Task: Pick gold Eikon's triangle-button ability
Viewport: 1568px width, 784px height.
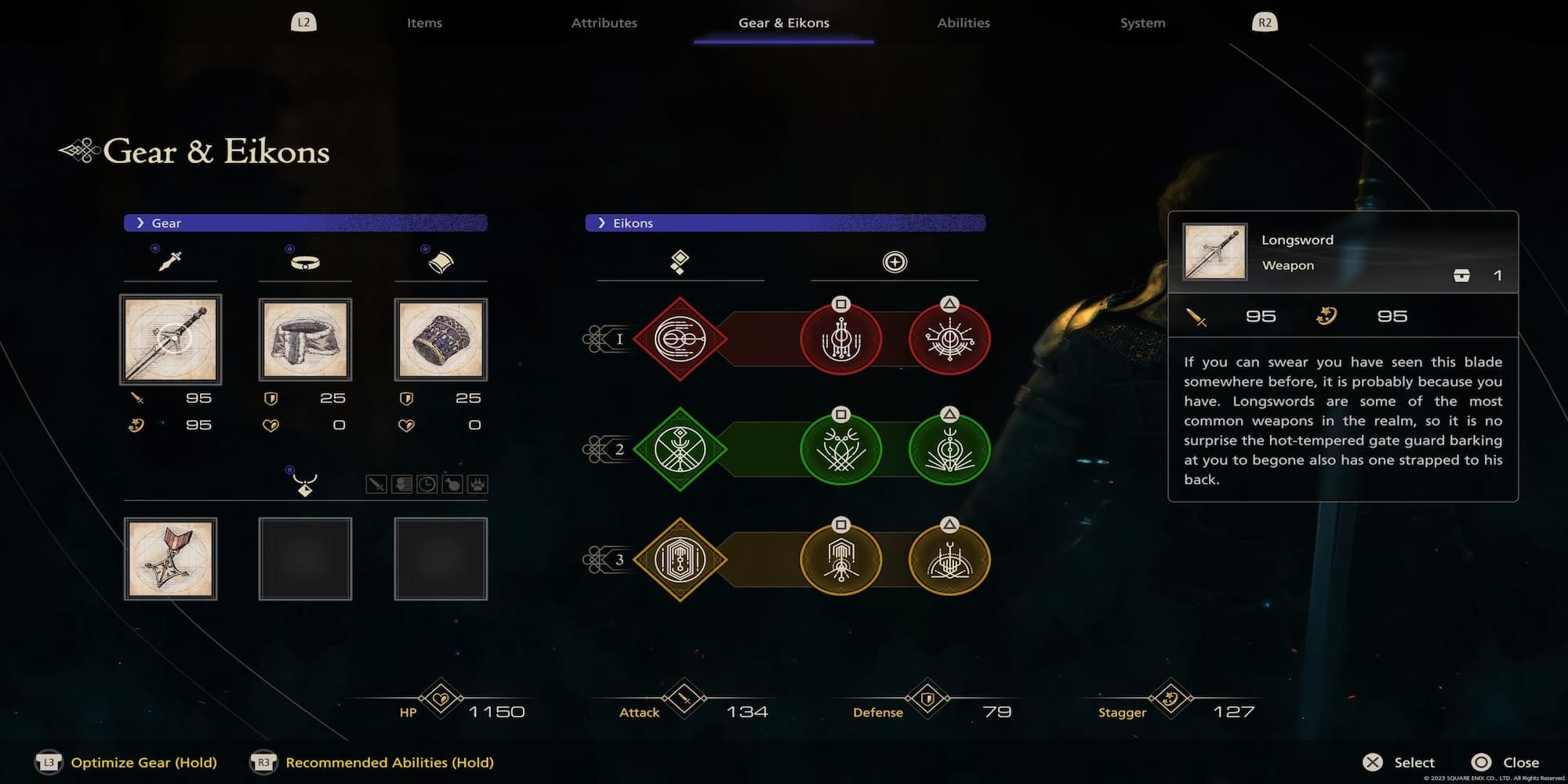Action: pos(949,560)
